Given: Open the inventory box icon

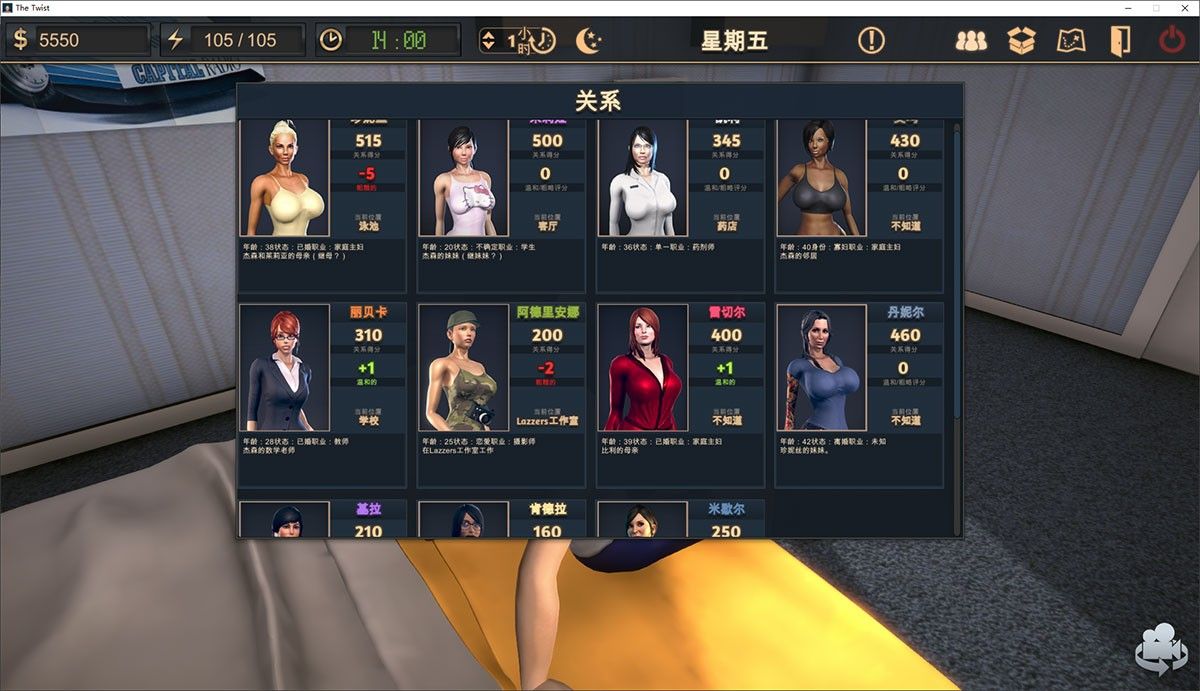Looking at the screenshot, I should click(1021, 41).
